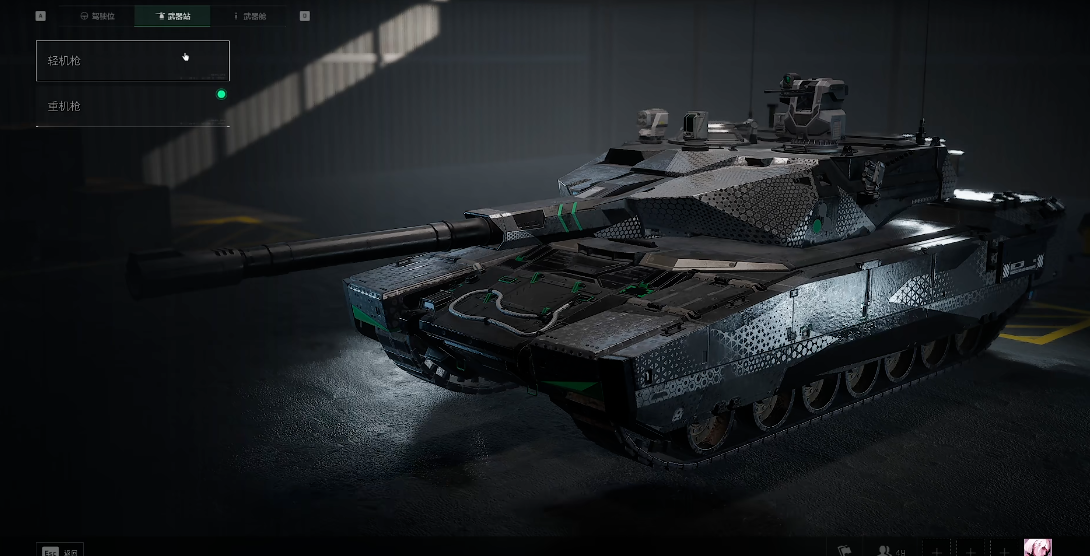Image resolution: width=1090 pixels, height=556 pixels.
Task: Click the flag icon in bottom bar
Action: tap(844, 550)
